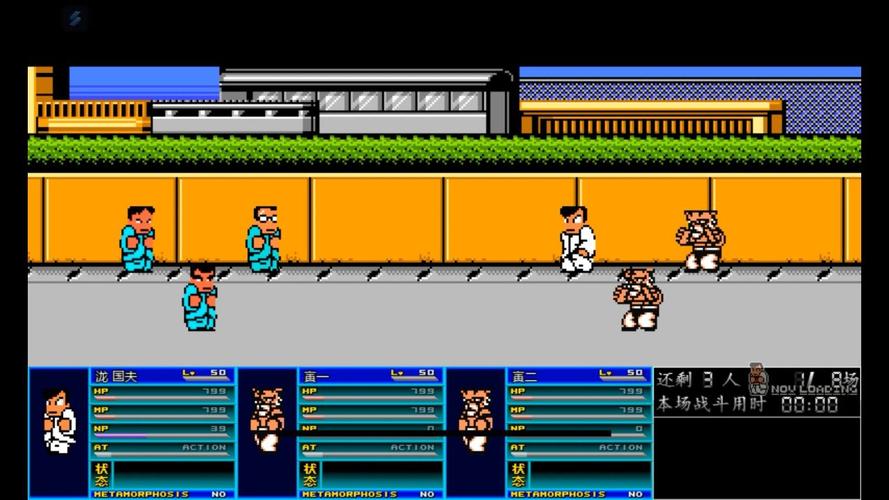Click the faint blue overlay icon above the game
889x500 pixels.
75,18
